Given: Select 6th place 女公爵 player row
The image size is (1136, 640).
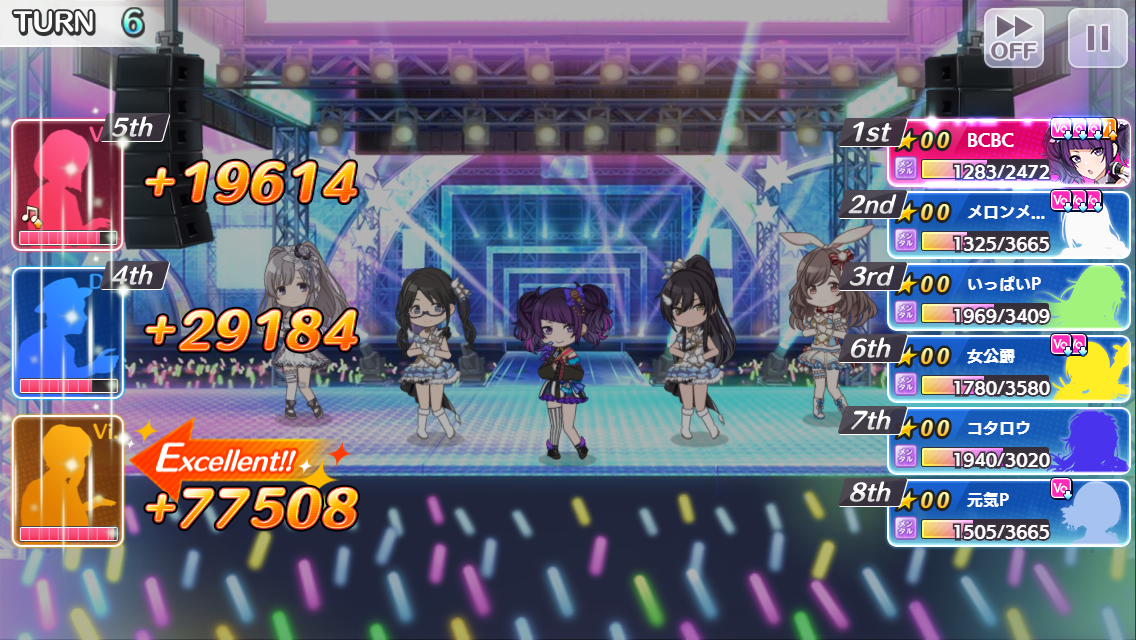Looking at the screenshot, I should [x=1008, y=369].
